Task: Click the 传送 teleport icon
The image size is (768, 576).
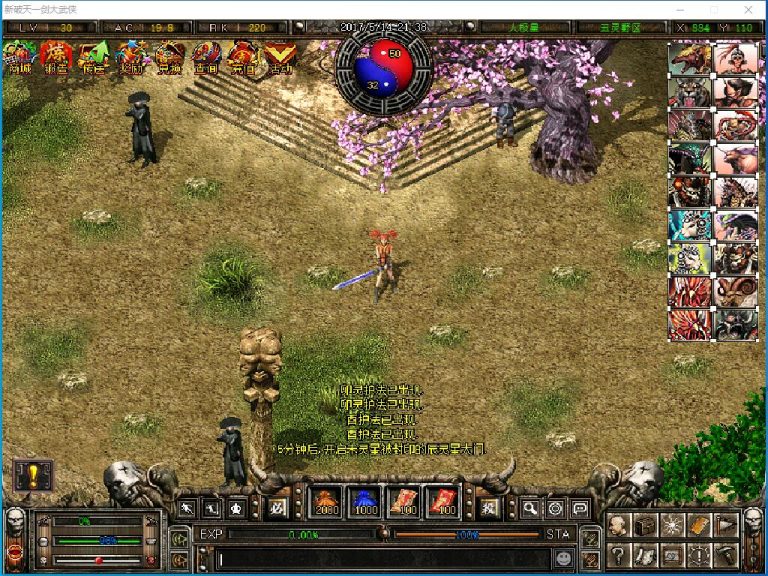Action: [93, 58]
